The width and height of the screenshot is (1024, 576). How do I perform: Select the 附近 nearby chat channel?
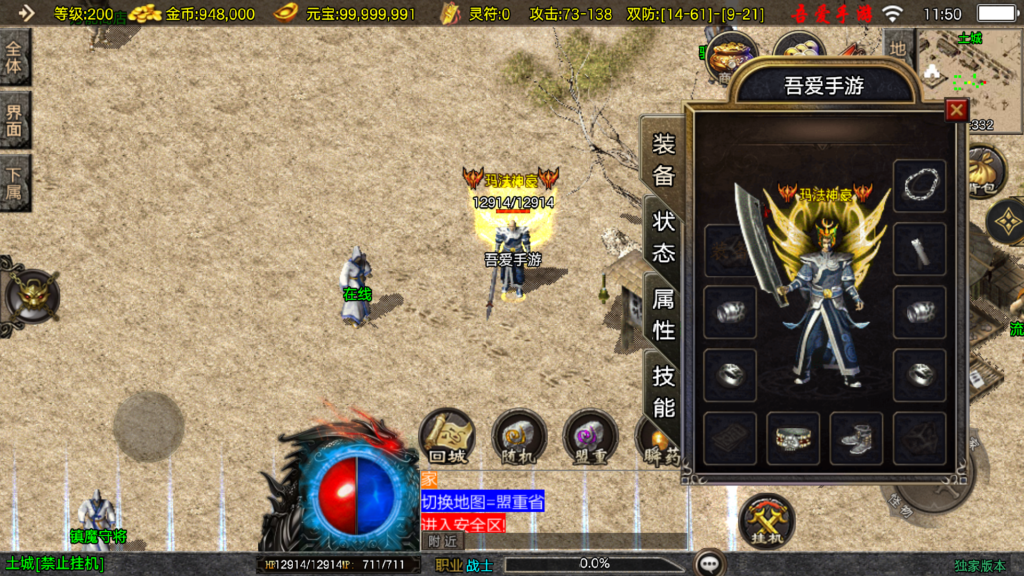click(443, 540)
